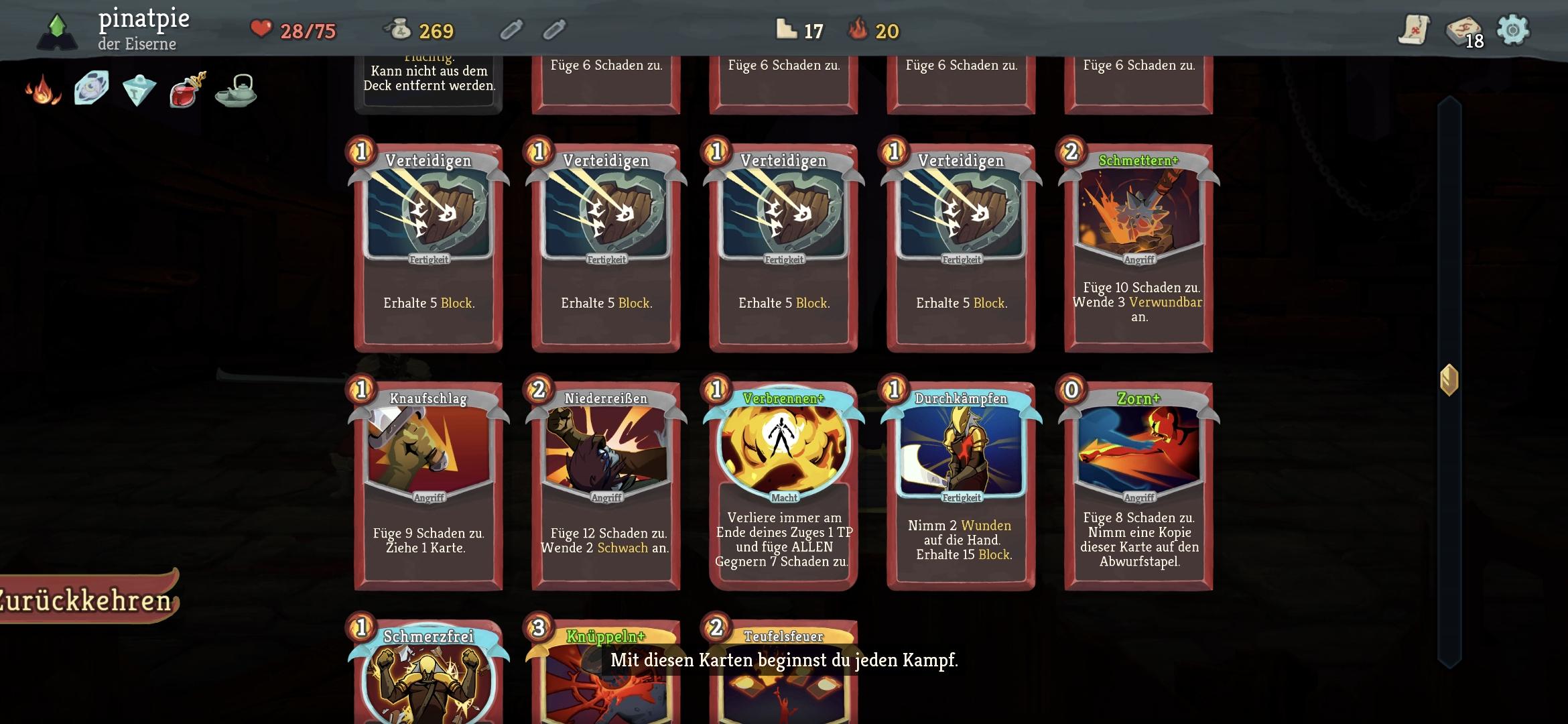Screen dimensions: 1568x724
Task: Select the red potion flask filter icon
Action: (186, 91)
